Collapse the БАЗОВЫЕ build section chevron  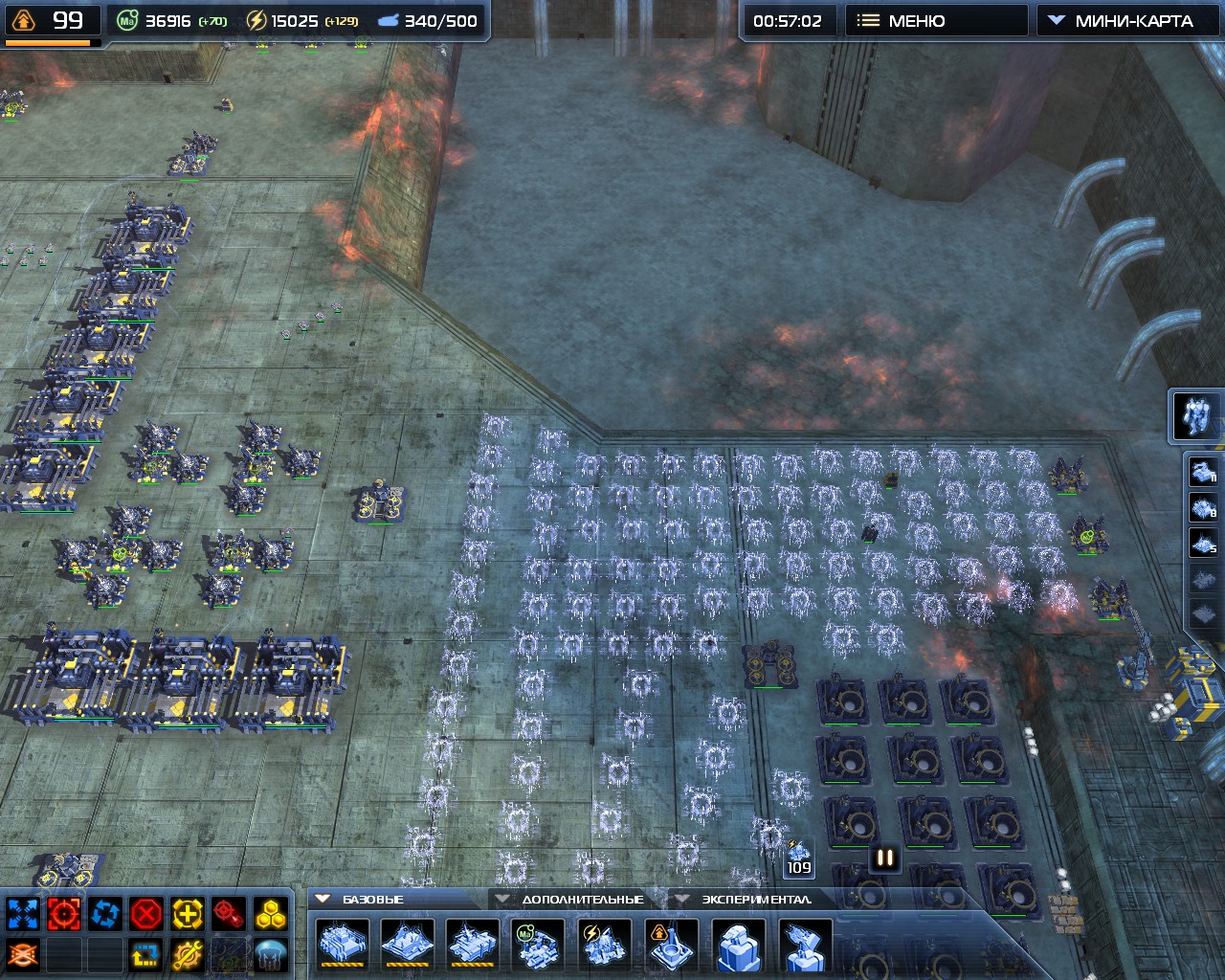click(x=323, y=899)
